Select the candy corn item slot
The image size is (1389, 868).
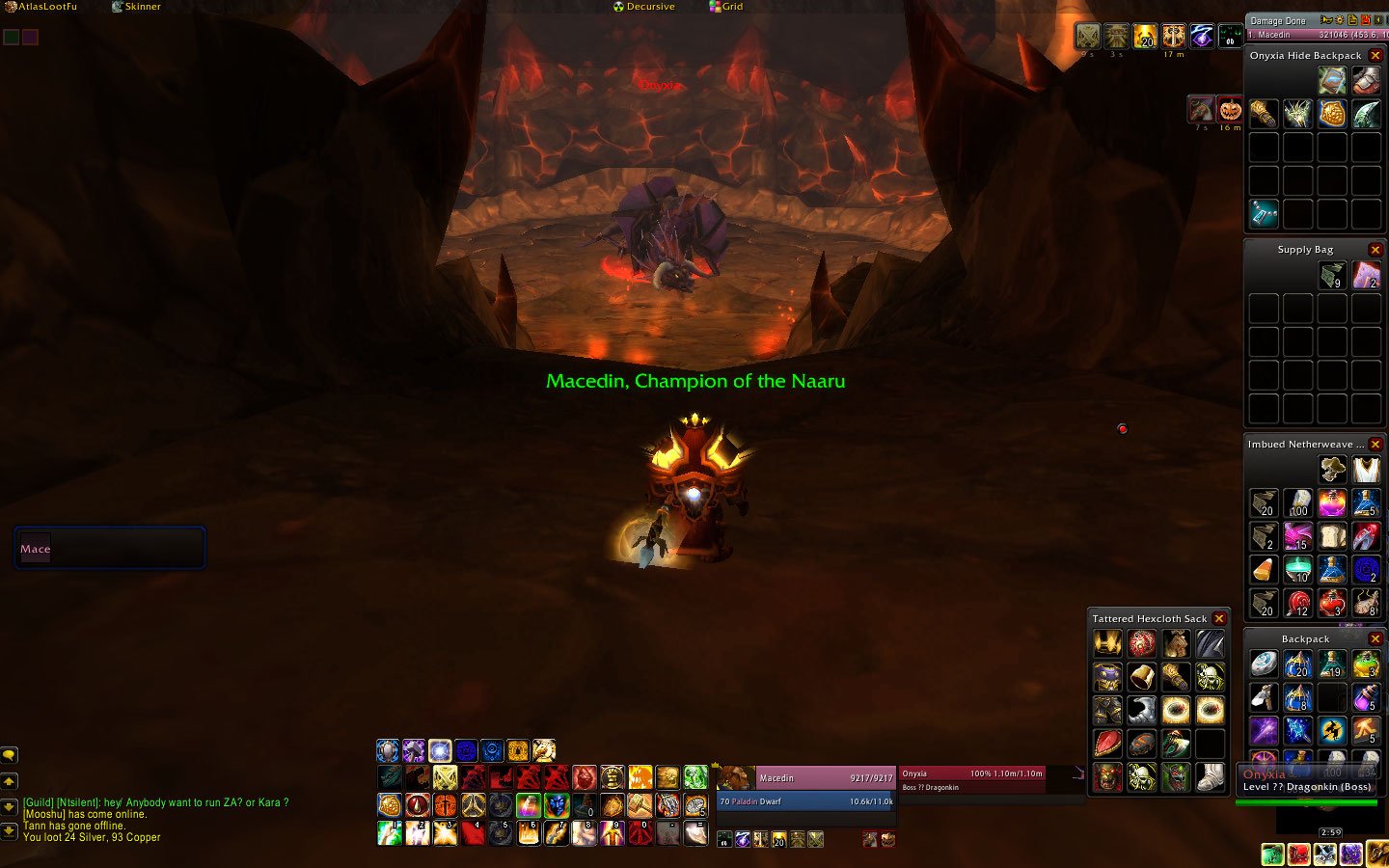point(1264,569)
